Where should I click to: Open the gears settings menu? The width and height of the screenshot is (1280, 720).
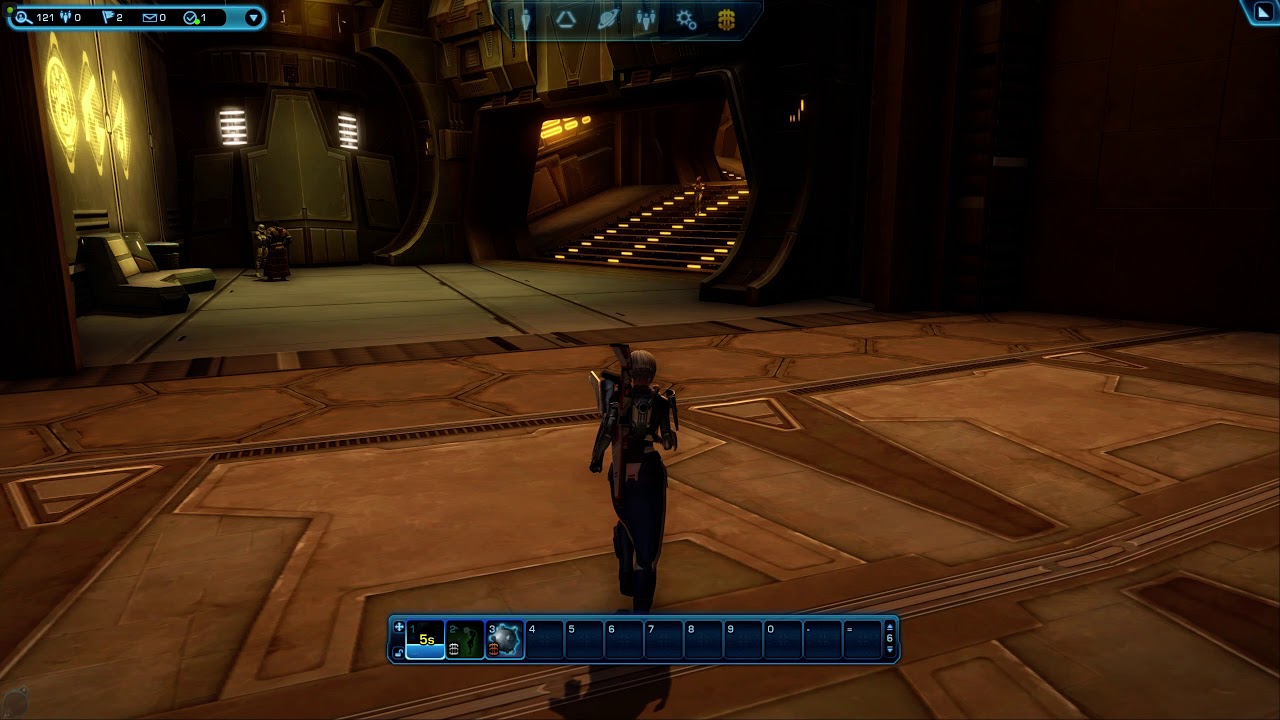pyautogui.click(x=686, y=20)
